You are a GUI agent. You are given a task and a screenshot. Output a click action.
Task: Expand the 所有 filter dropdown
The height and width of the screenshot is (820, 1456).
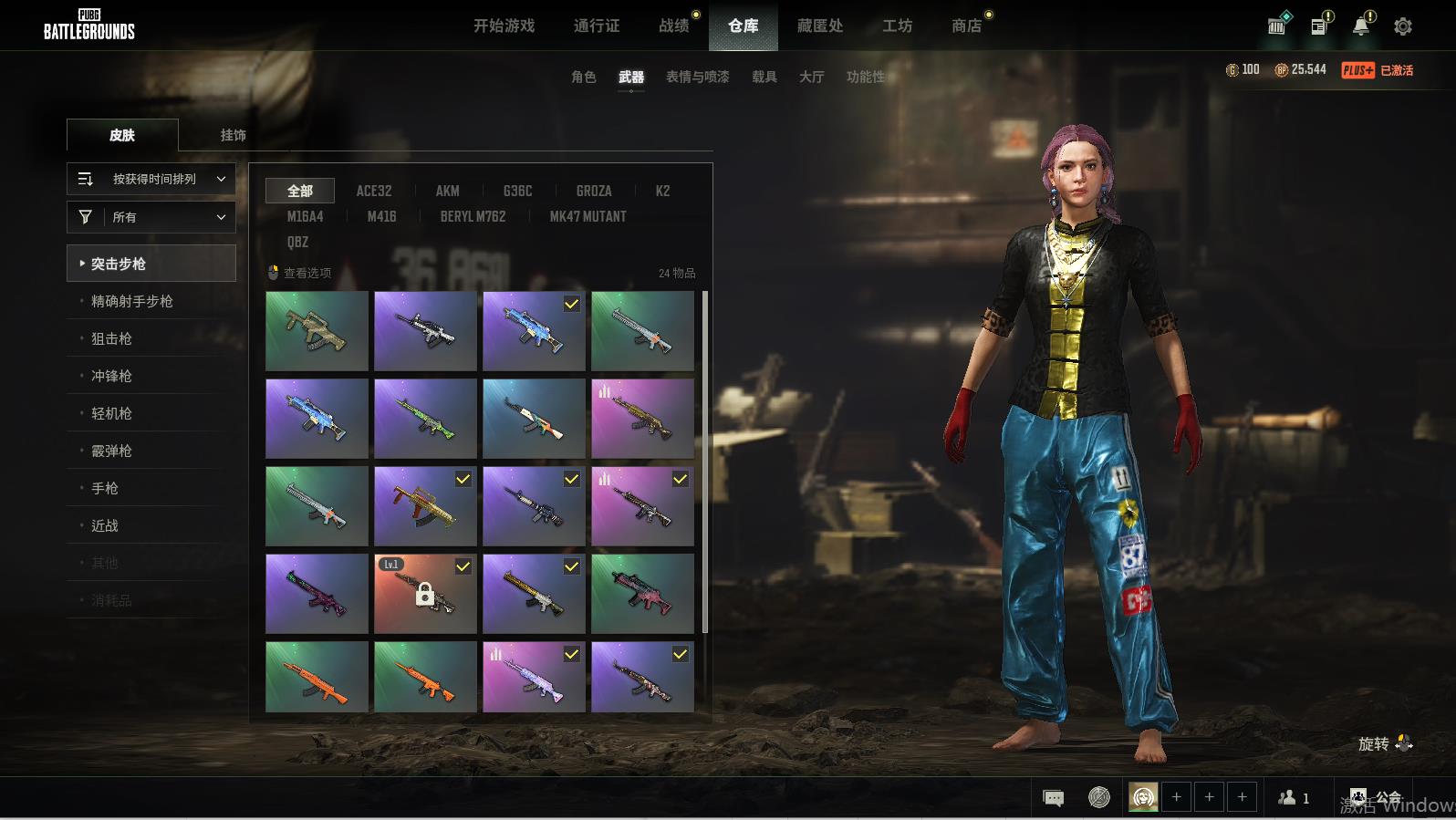tap(151, 217)
